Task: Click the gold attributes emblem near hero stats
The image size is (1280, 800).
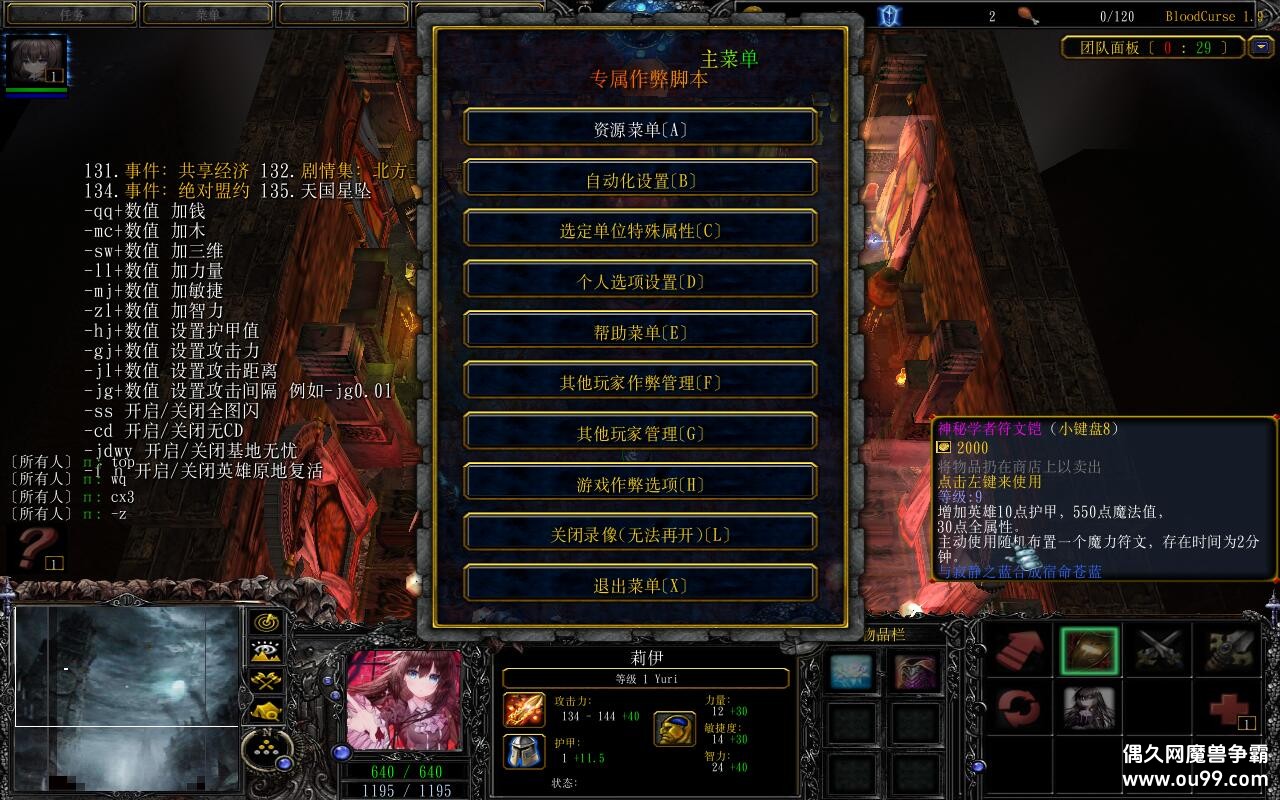Action: [x=671, y=729]
